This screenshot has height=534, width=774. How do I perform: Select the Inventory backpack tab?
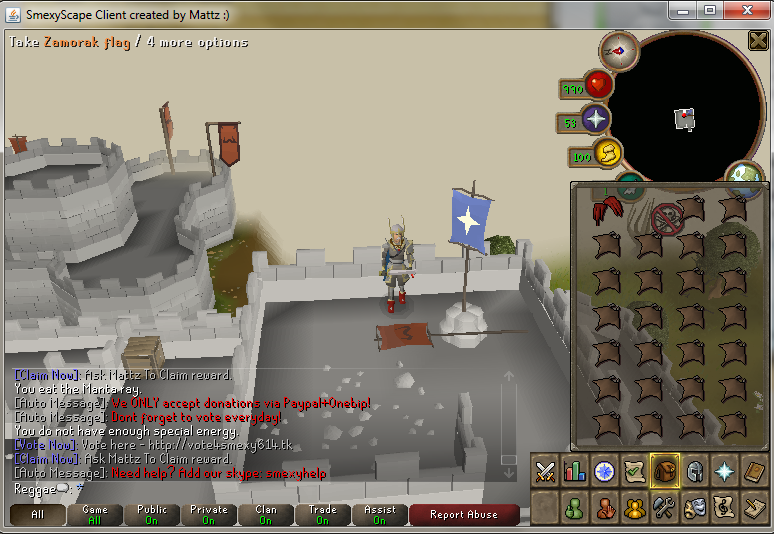tap(665, 470)
